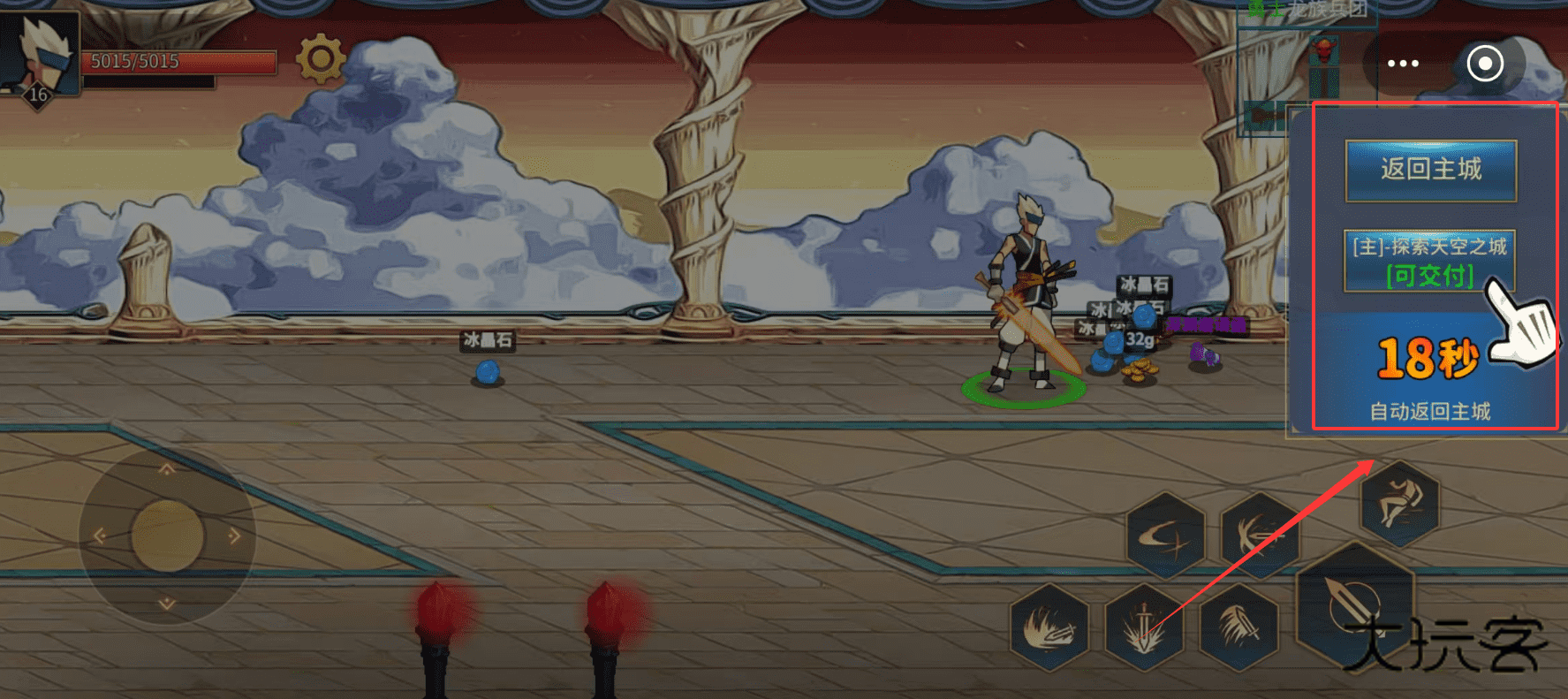The width and height of the screenshot is (1568, 699).
Task: Cast the flaming sword skill
Action: click(x=1049, y=627)
